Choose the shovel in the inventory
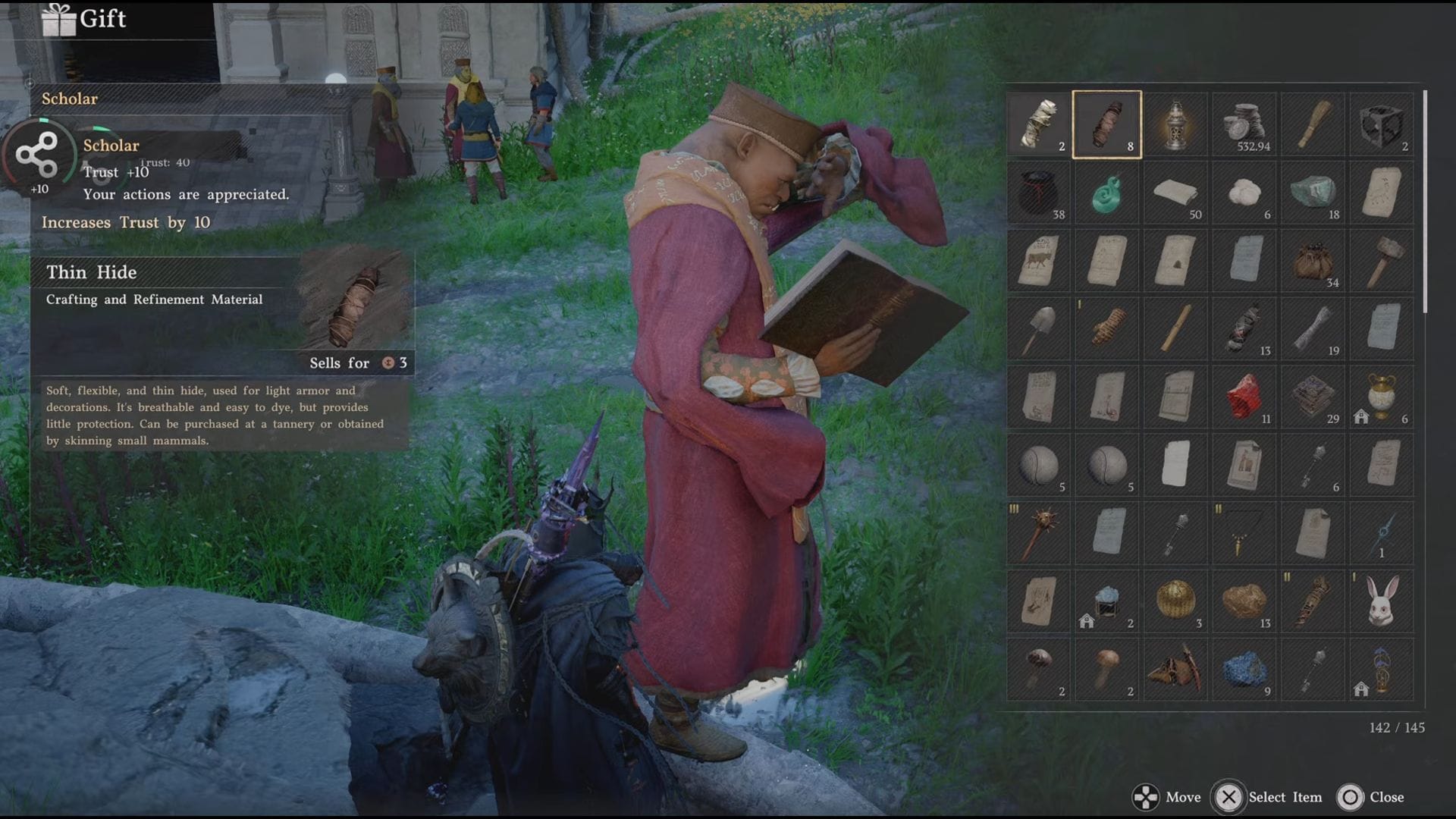Screen dimensions: 1456x819 (1038, 329)
